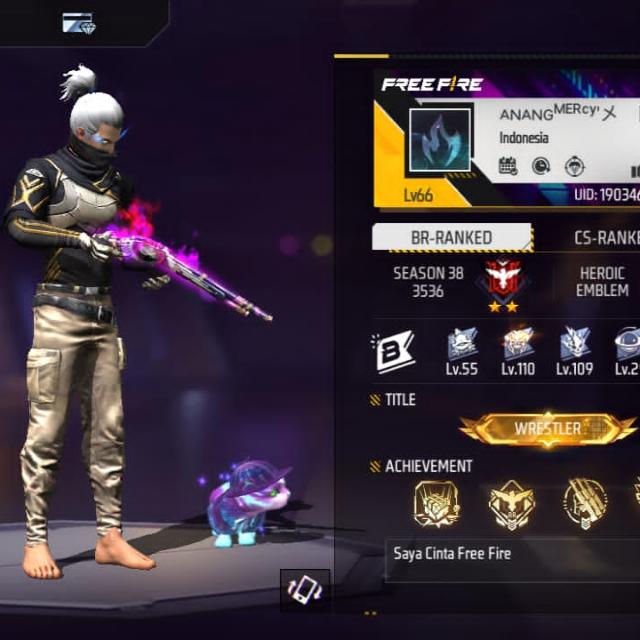
Task: Select the cube achievement badge
Action: click(437, 503)
